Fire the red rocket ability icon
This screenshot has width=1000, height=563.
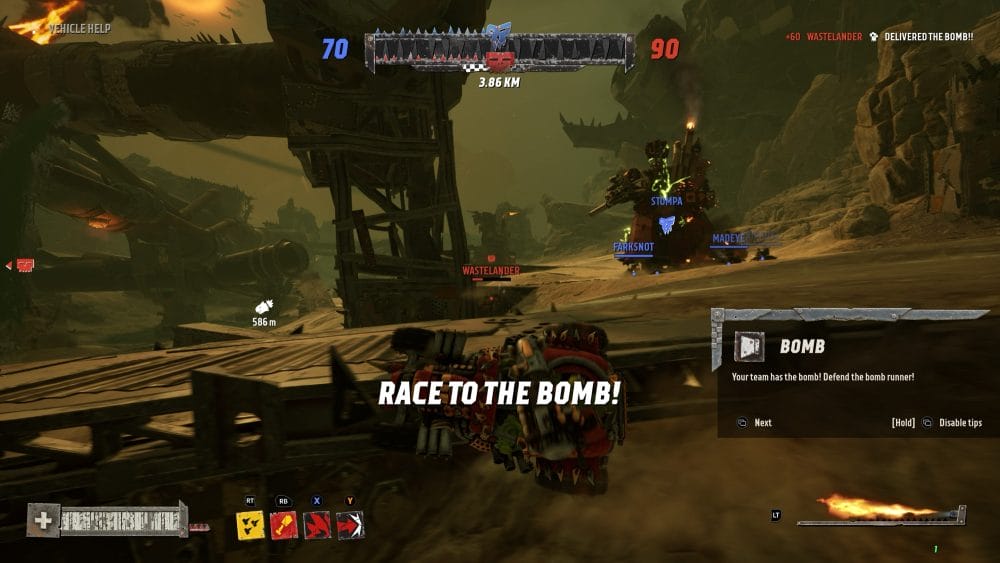(x=284, y=525)
